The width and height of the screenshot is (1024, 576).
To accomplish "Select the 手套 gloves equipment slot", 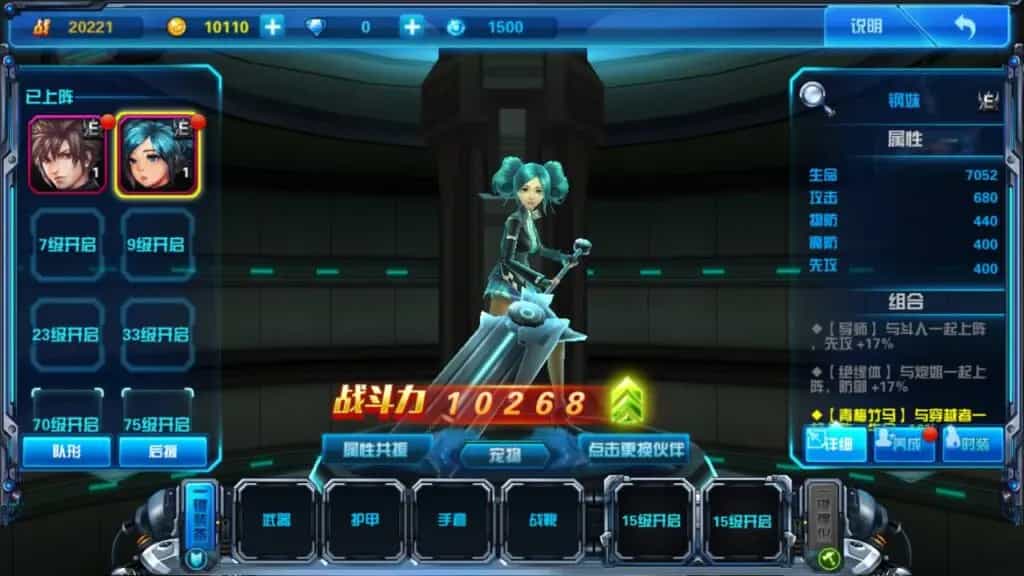I will pos(453,521).
